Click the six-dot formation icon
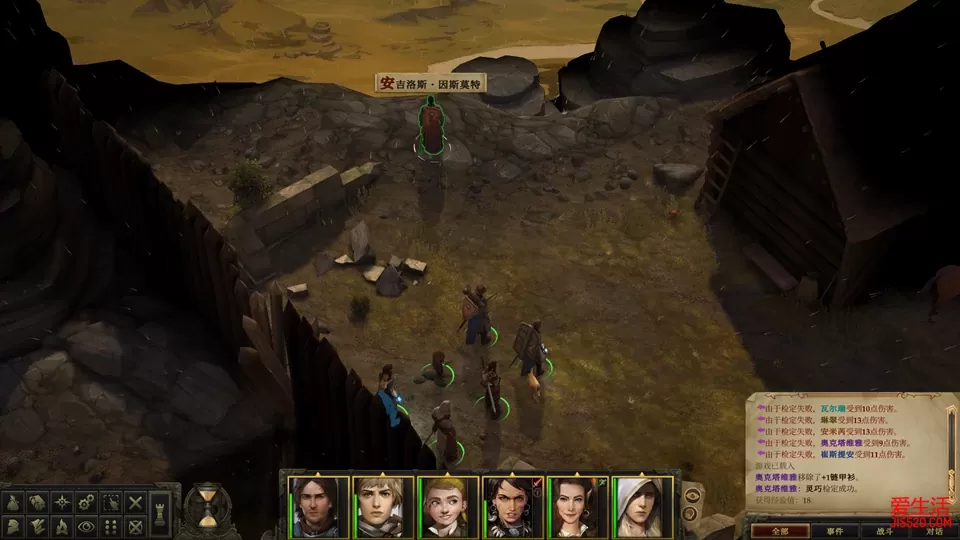 click(x=112, y=525)
